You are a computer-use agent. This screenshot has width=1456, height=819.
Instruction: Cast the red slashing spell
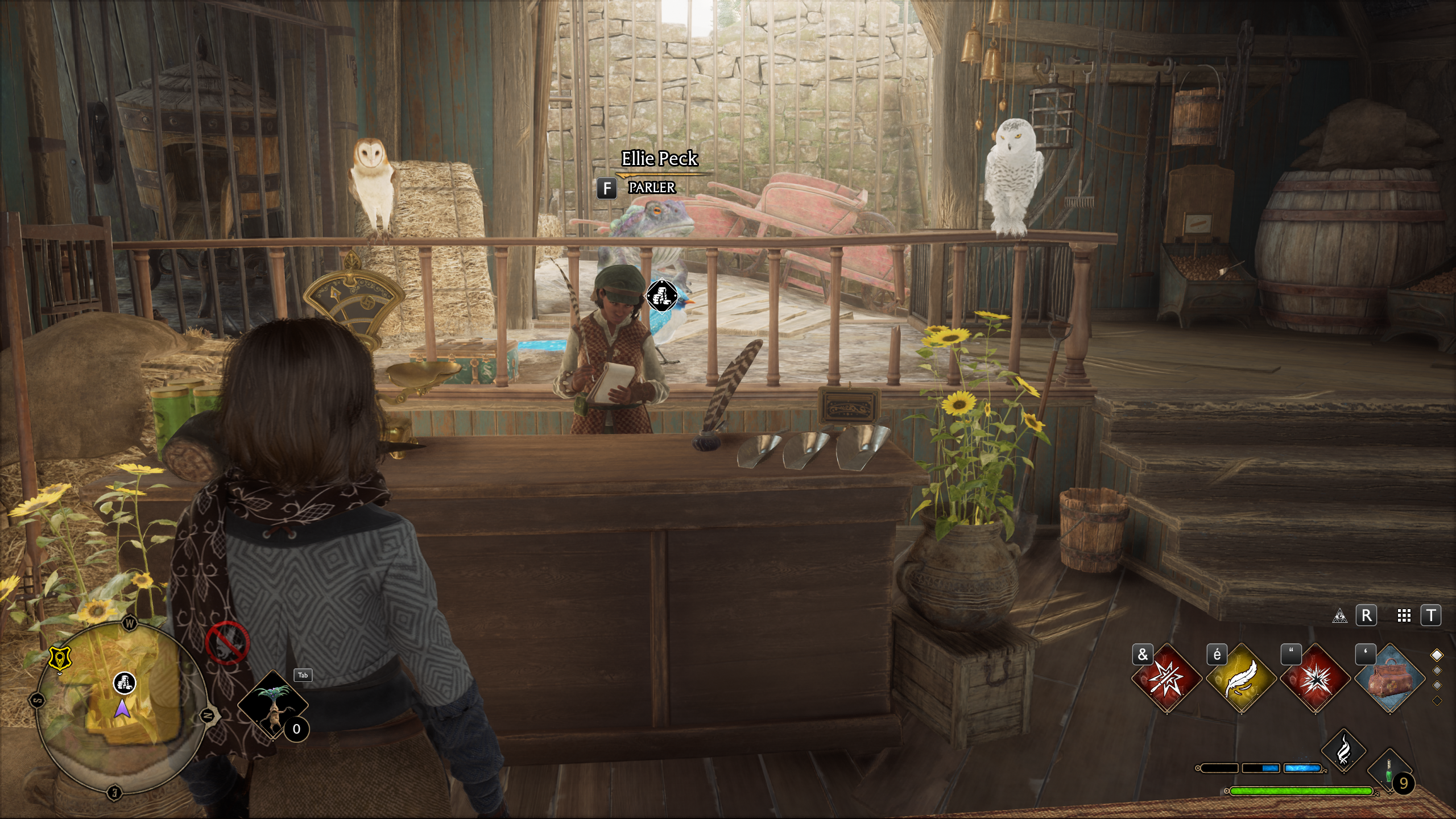coord(1167,678)
